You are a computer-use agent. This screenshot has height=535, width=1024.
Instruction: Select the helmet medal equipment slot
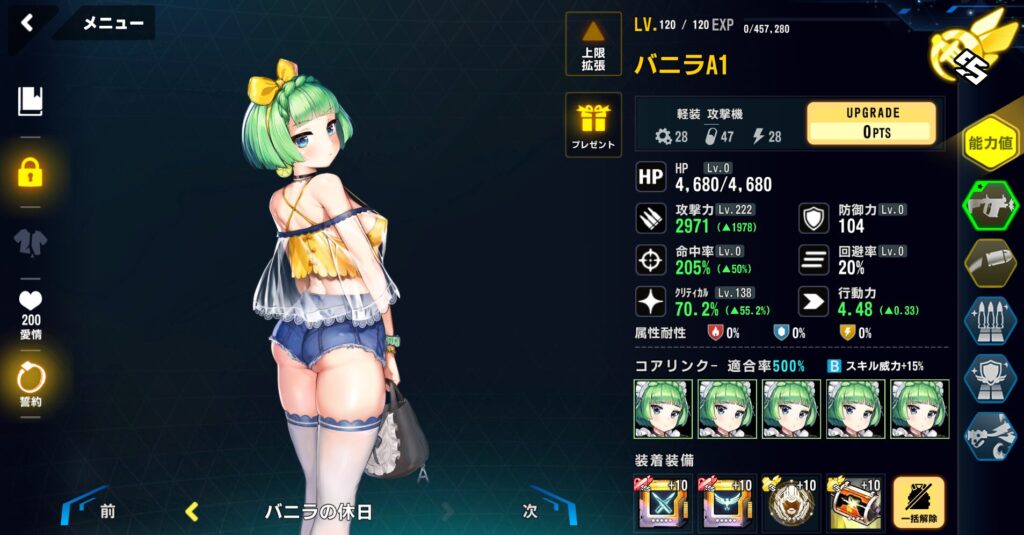[790, 503]
